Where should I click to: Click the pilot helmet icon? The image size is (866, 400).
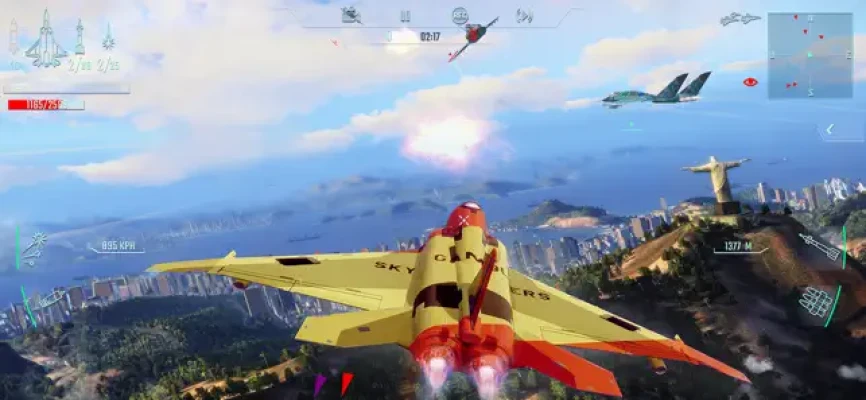459,16
